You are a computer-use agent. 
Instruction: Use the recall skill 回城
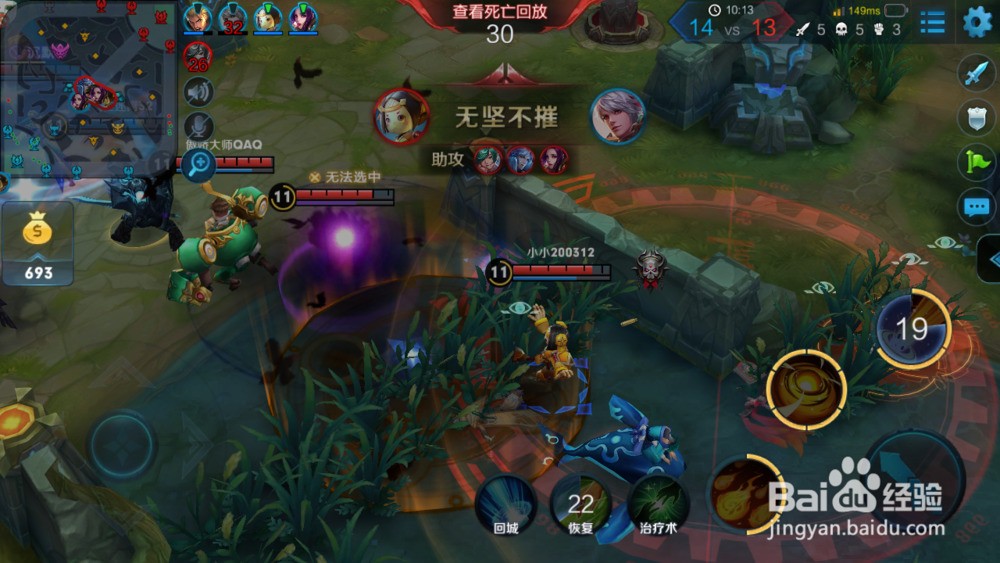pyautogui.click(x=505, y=501)
